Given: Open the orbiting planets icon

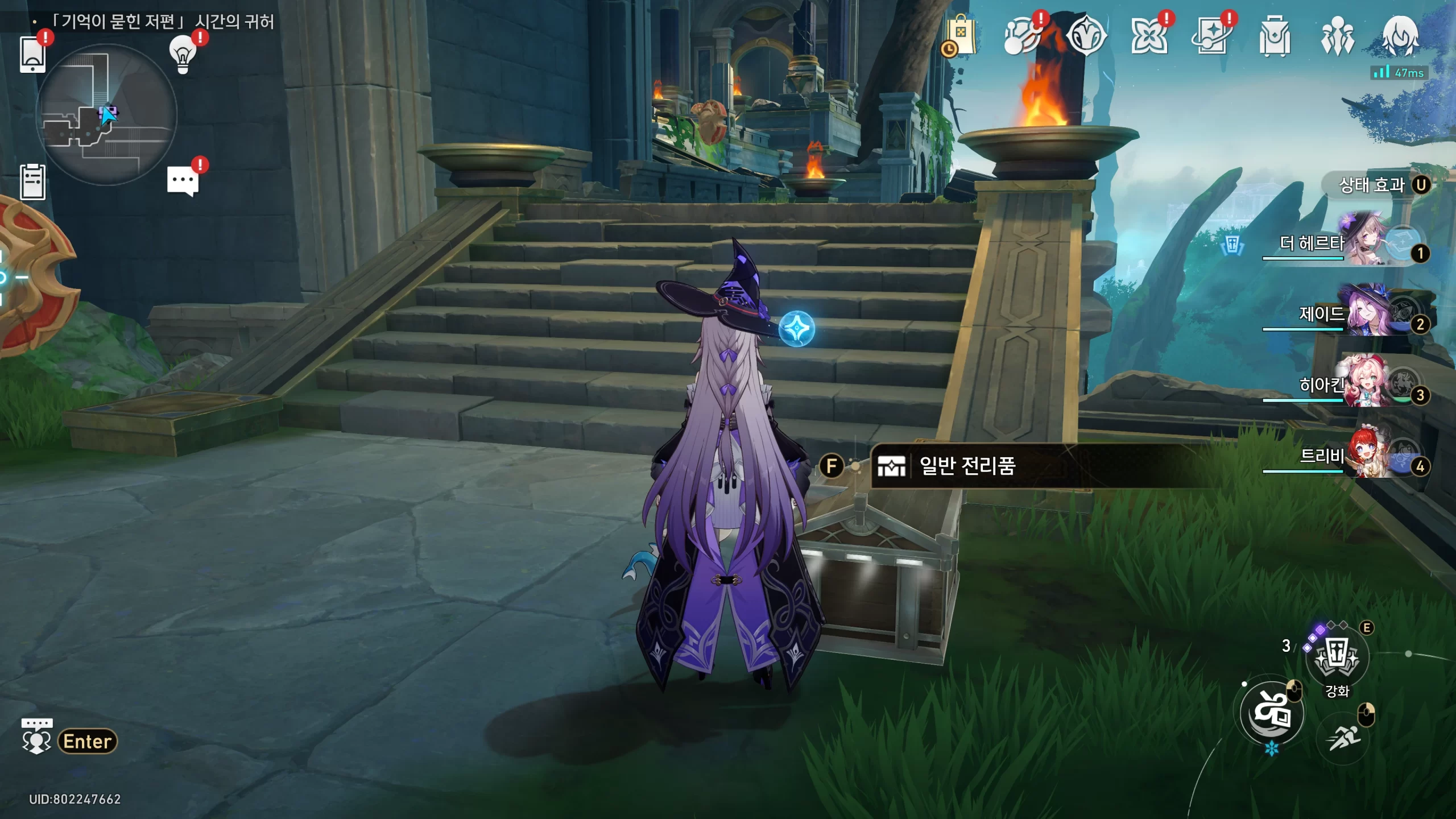Looking at the screenshot, I should (x=1022, y=36).
